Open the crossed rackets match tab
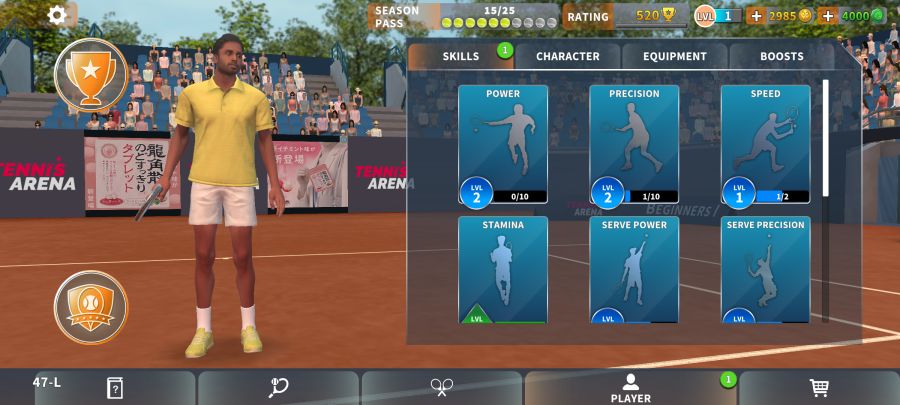The height and width of the screenshot is (405, 900). [x=442, y=388]
